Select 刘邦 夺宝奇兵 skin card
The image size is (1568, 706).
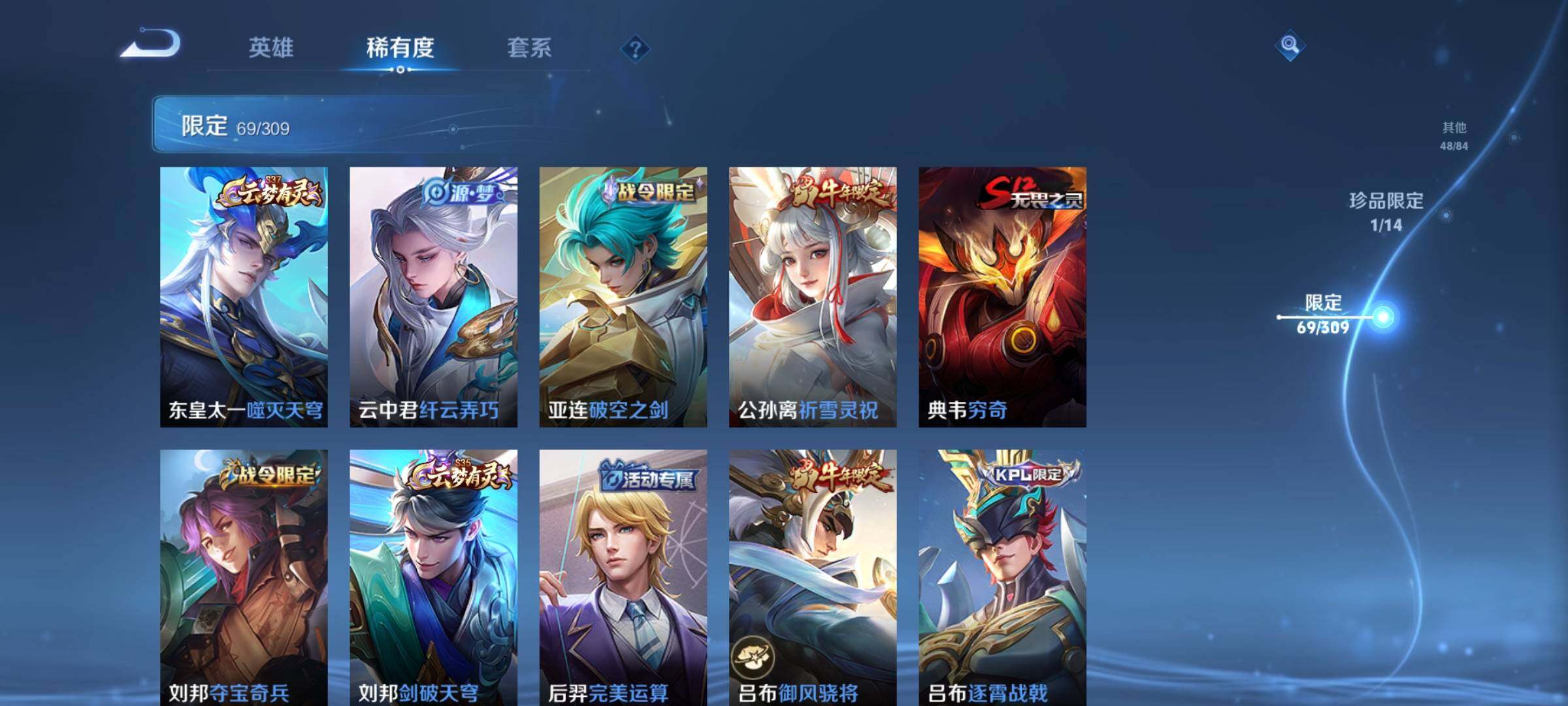click(x=244, y=577)
